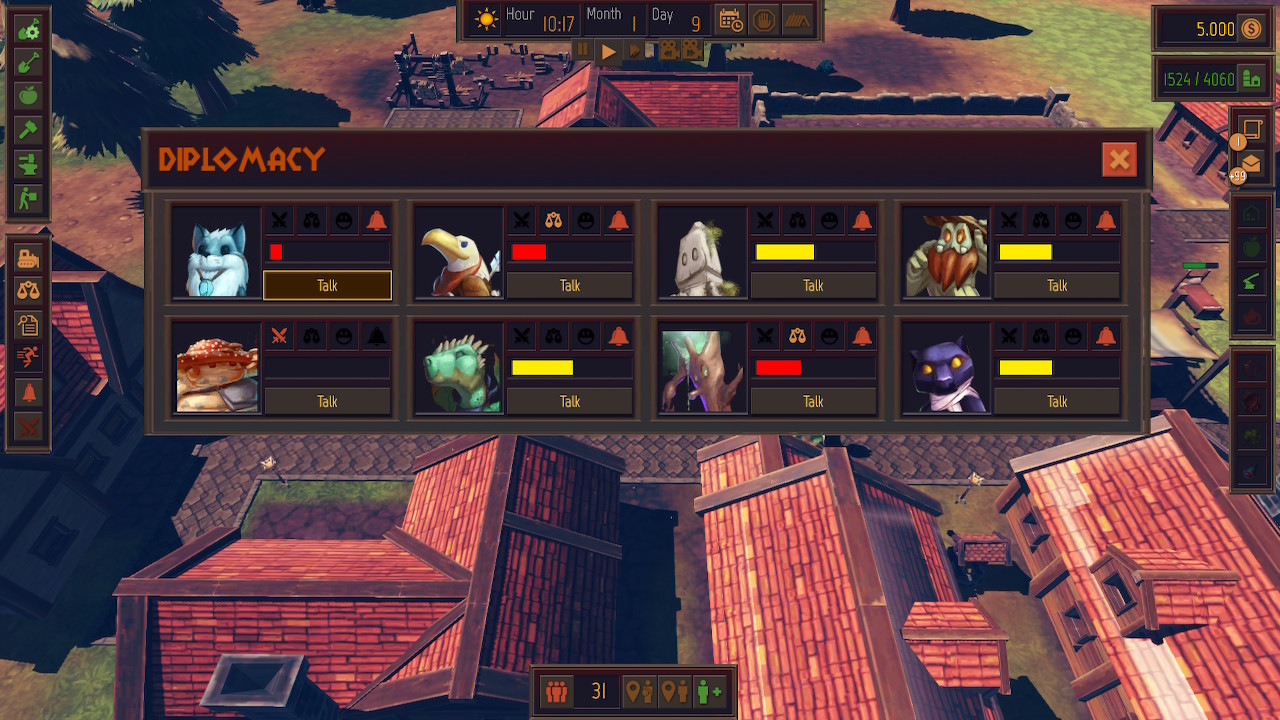Toggle the roof visibility icon in top bar
Screen dimensions: 1280x720
pos(797,18)
